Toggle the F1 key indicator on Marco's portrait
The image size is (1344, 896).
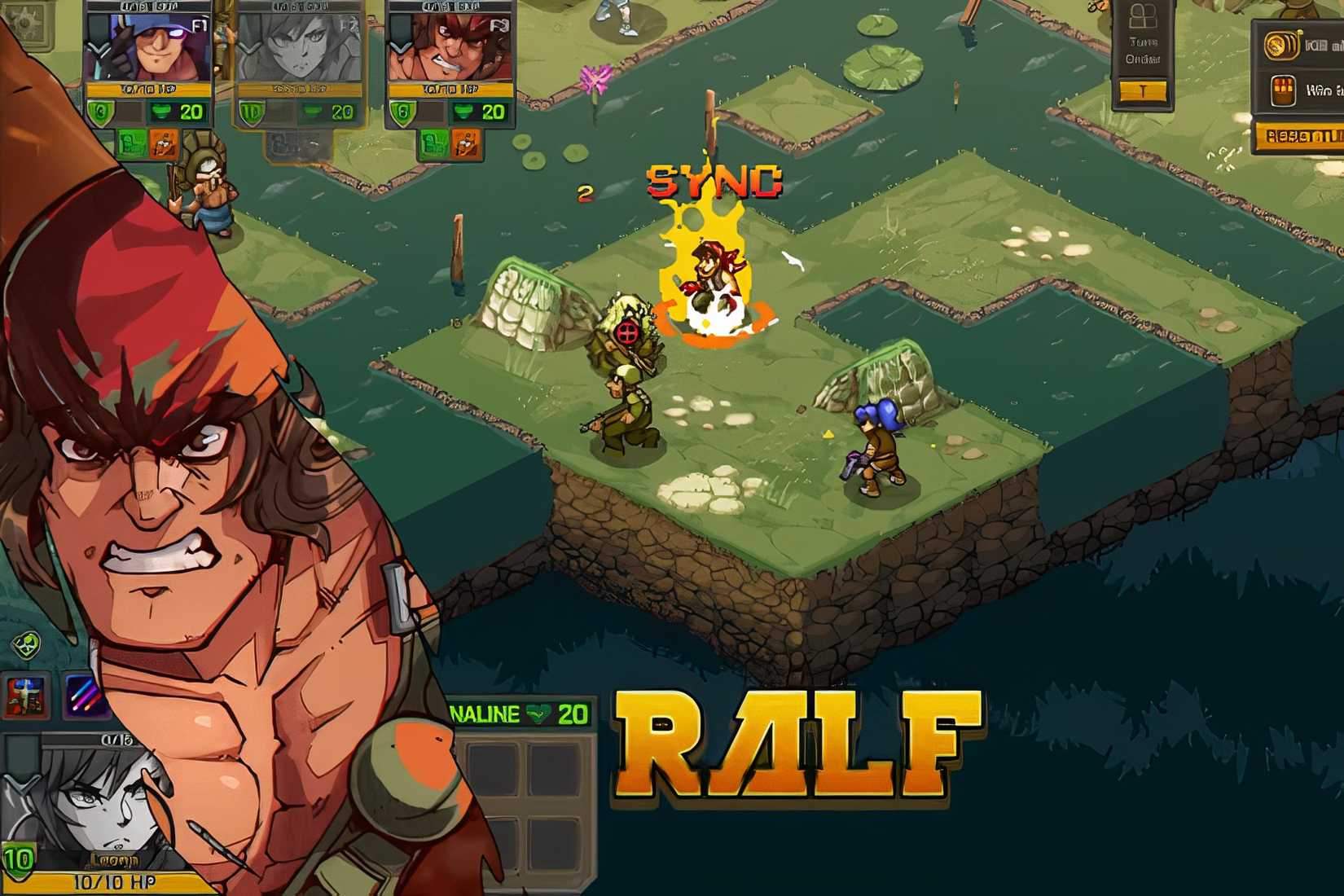[197, 25]
